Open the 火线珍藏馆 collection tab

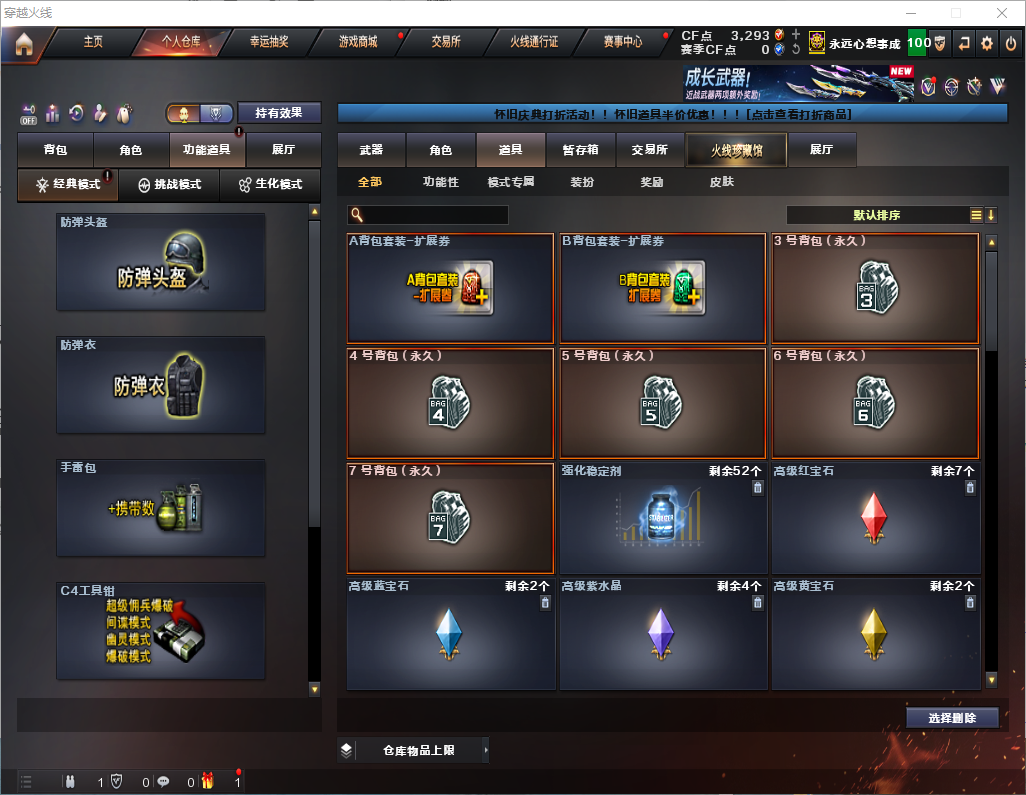[736, 150]
